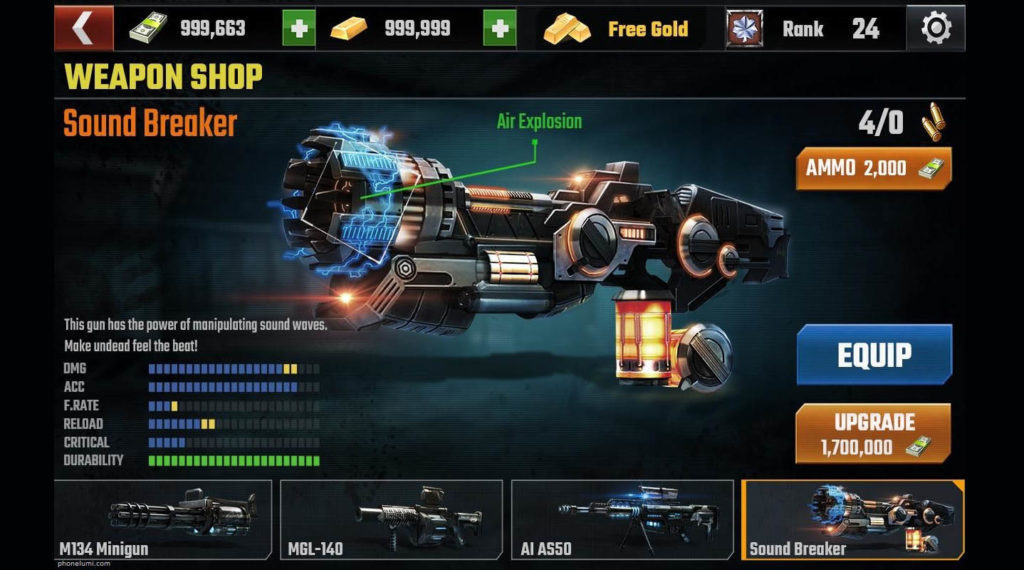Go back using the red arrow button

pyautogui.click(x=83, y=28)
